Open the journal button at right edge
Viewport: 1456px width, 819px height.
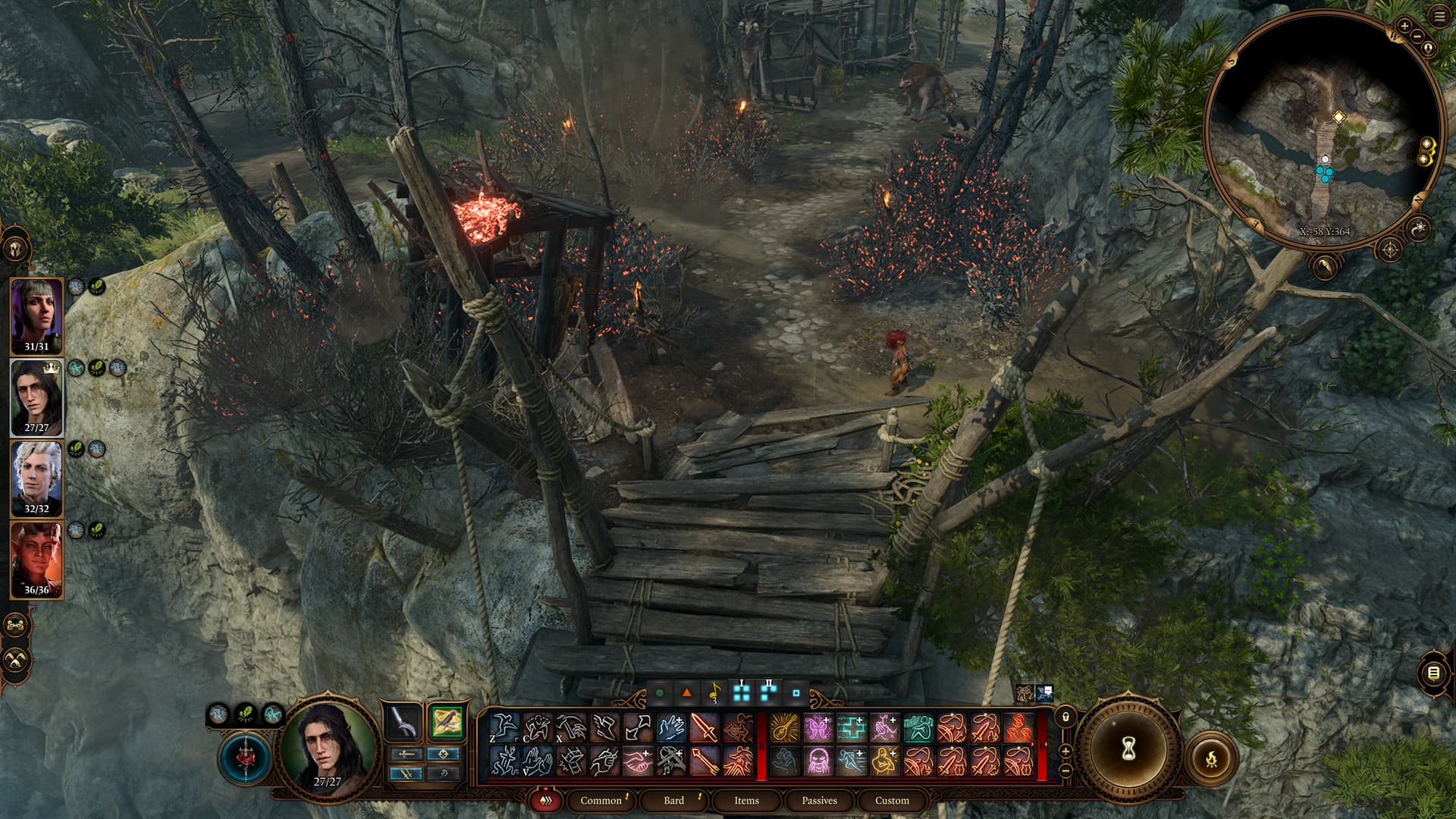[1433, 673]
